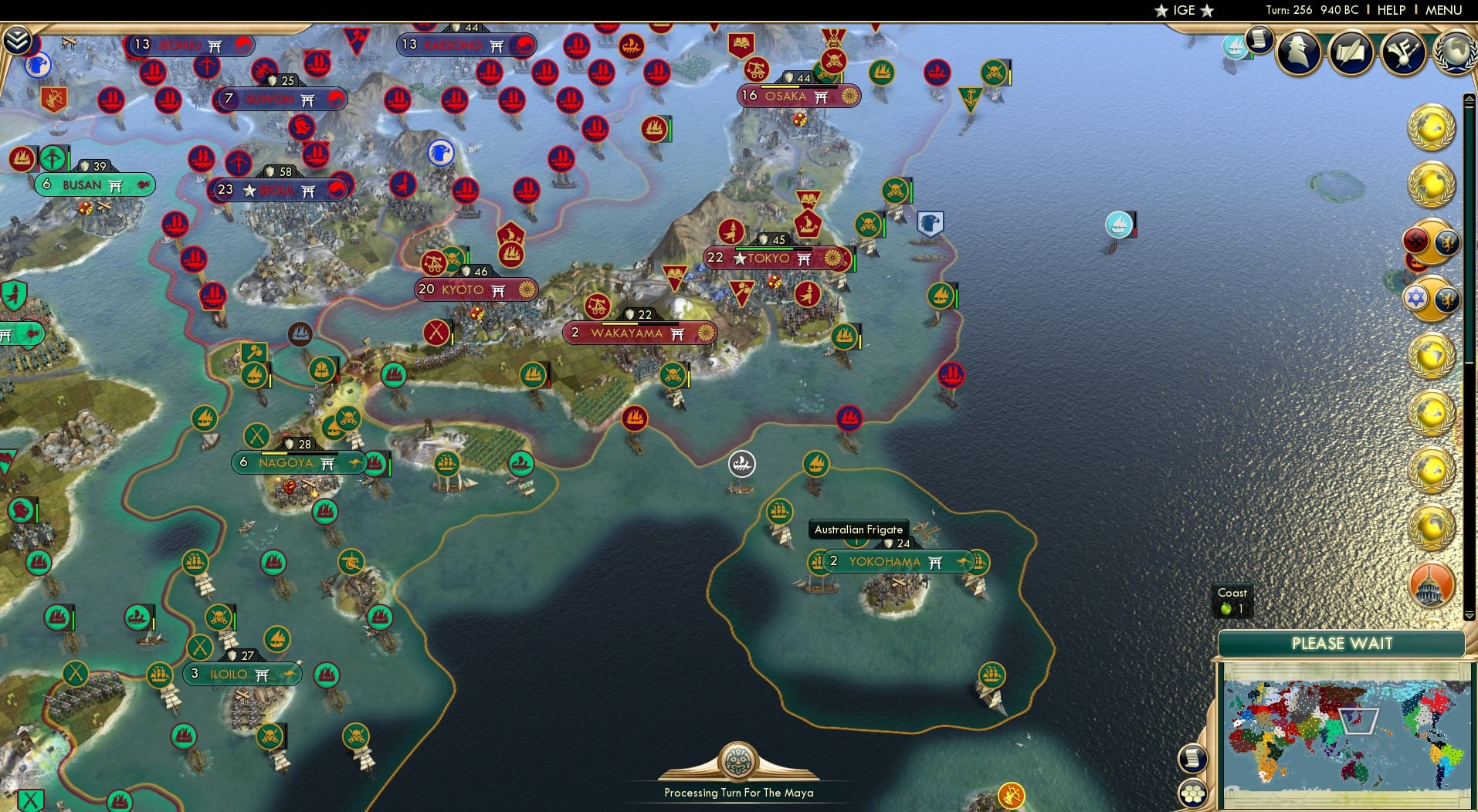This screenshot has width=1478, height=812.
Task: Open the Diplomacy overview scroll-and-quill icon
Action: (1351, 52)
